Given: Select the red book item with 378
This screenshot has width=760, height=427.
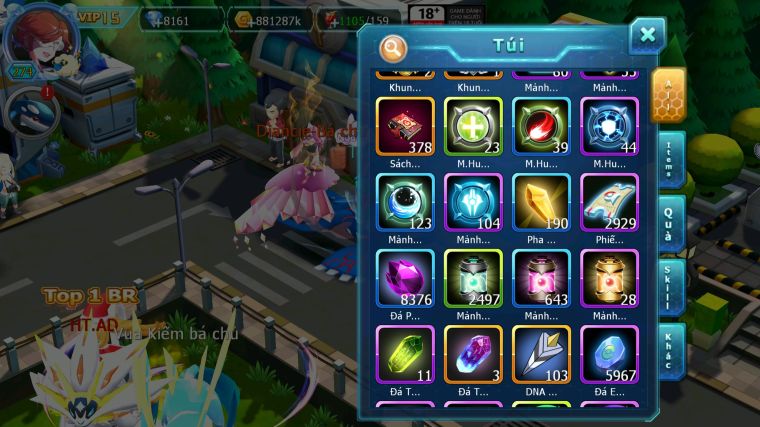Looking at the screenshot, I should (405, 127).
